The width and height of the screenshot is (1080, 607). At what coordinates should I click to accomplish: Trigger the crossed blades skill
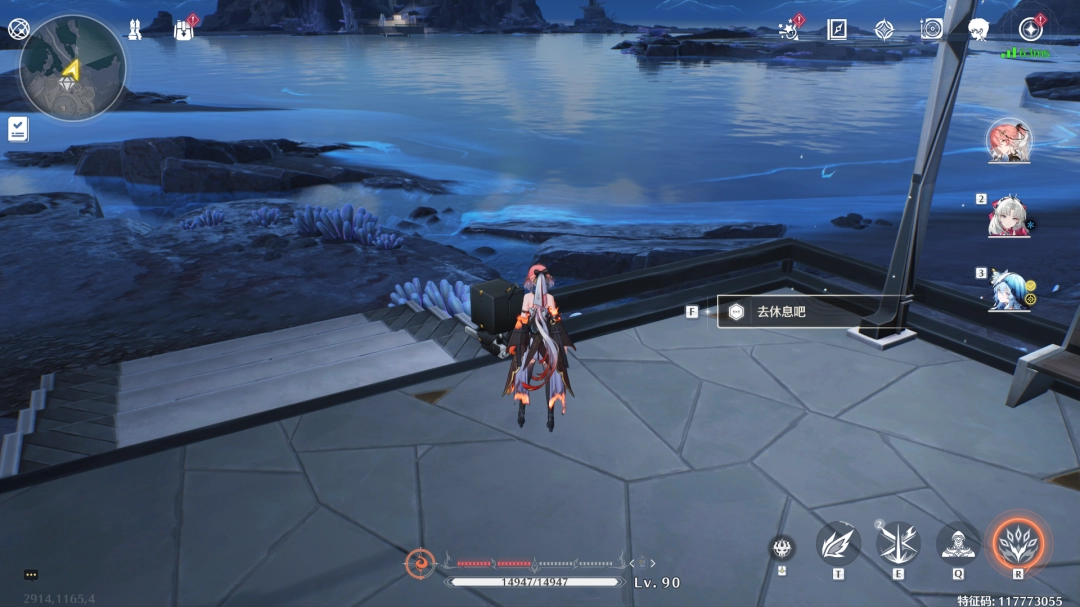(898, 543)
